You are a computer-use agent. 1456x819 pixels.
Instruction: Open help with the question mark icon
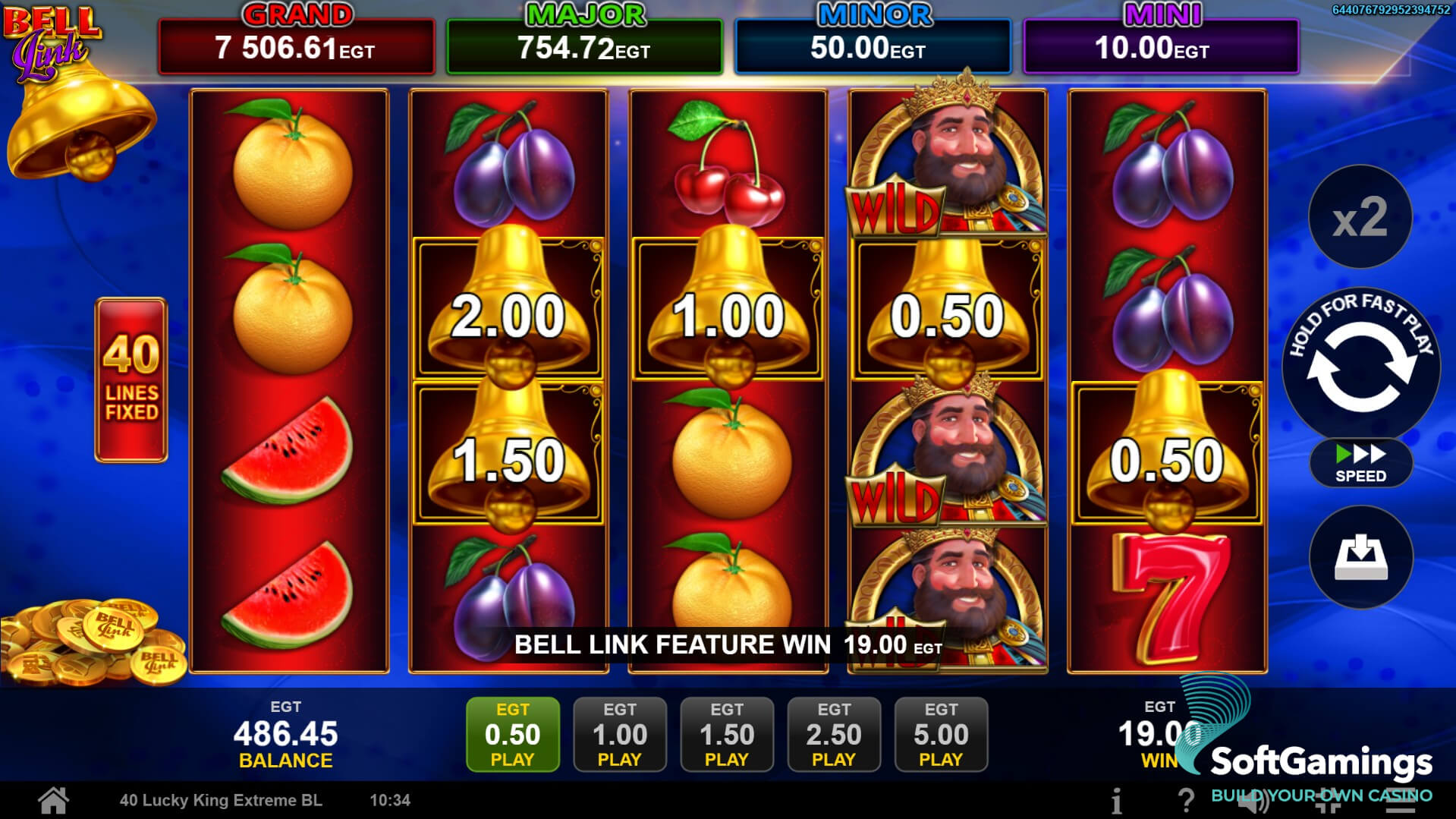click(x=1185, y=801)
